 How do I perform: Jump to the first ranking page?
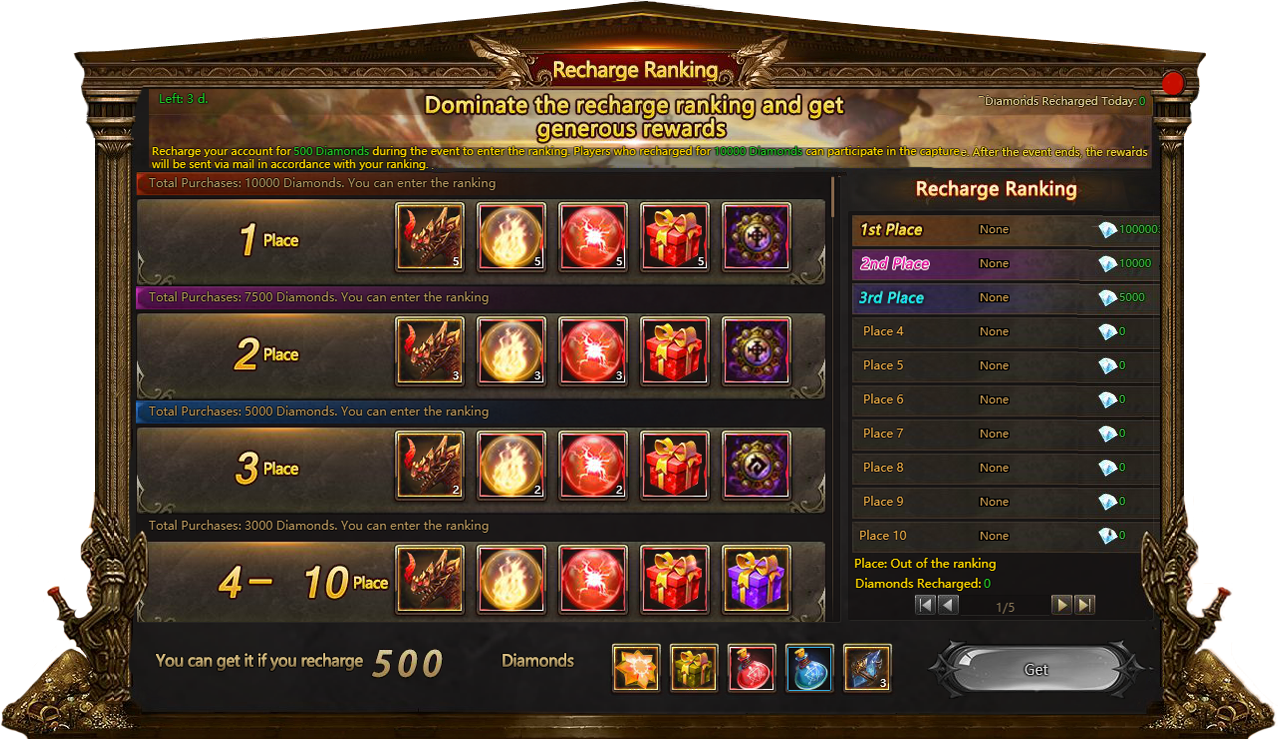[926, 605]
